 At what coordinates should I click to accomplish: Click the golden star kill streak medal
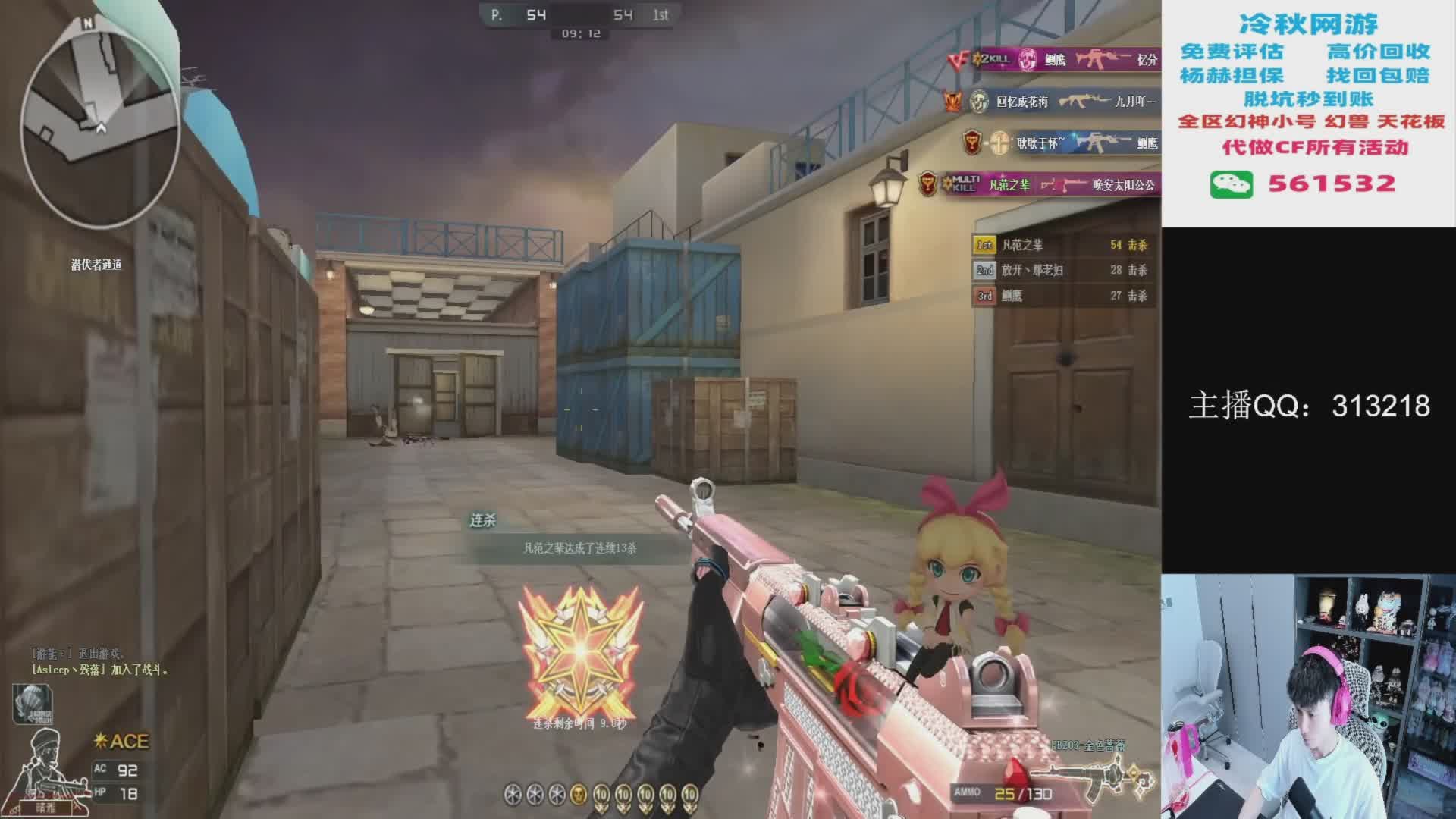pyautogui.click(x=580, y=652)
